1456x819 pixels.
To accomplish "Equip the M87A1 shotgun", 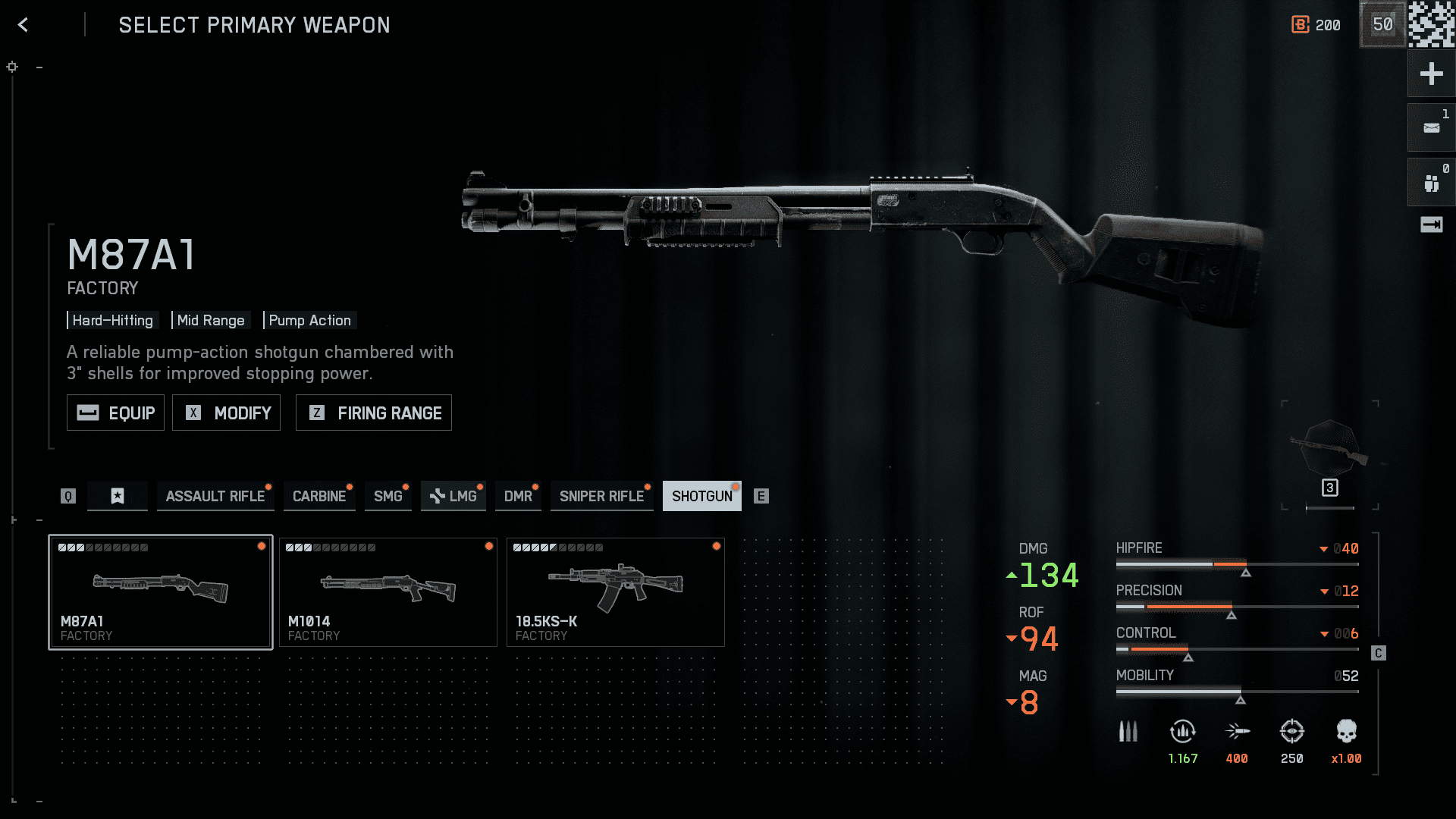I will pyautogui.click(x=115, y=413).
